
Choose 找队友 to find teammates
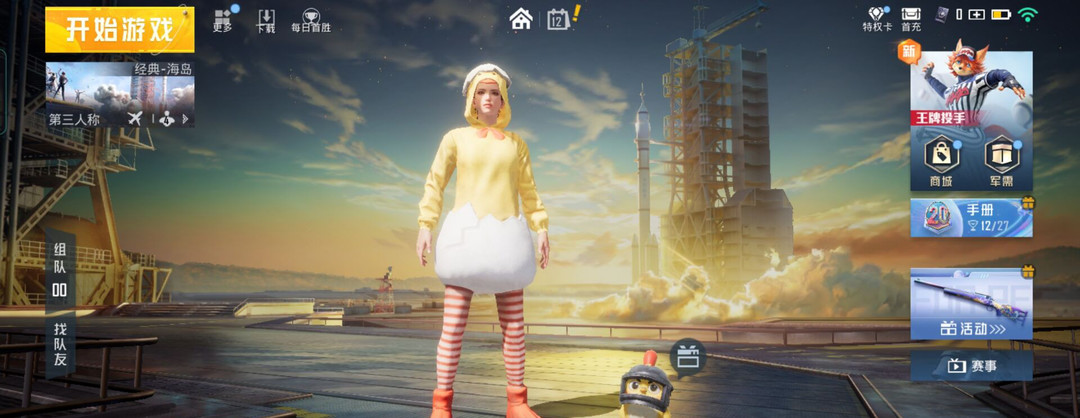point(60,342)
